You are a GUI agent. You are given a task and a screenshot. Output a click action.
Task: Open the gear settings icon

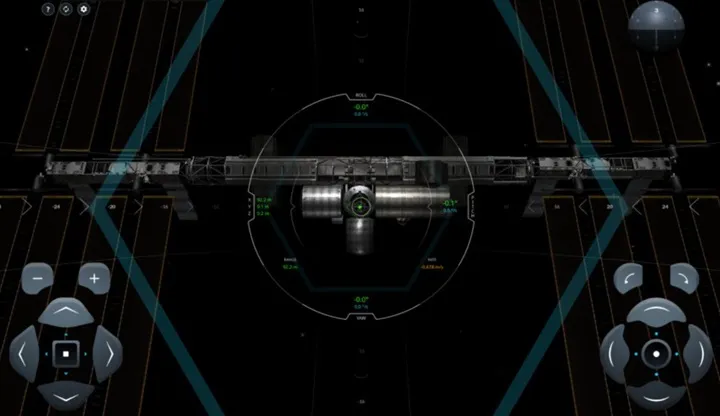click(x=84, y=9)
